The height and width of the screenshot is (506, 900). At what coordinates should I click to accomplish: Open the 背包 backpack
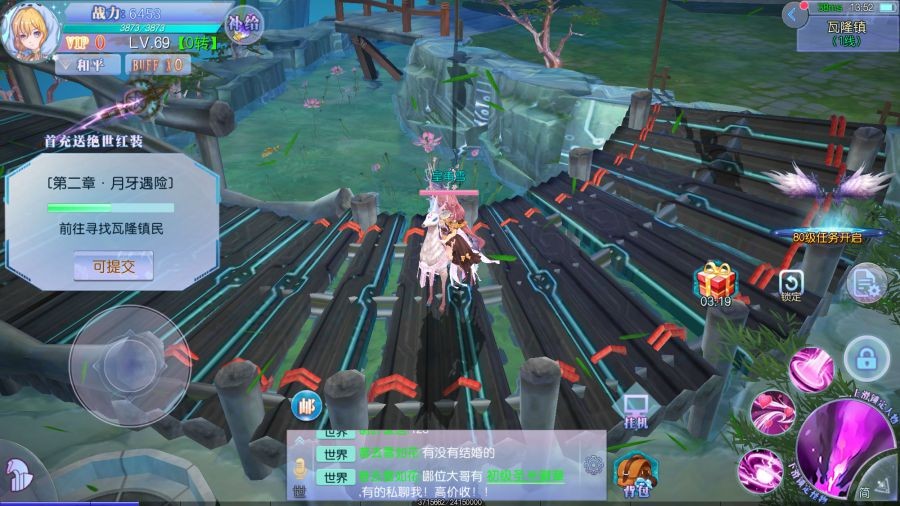point(635,472)
